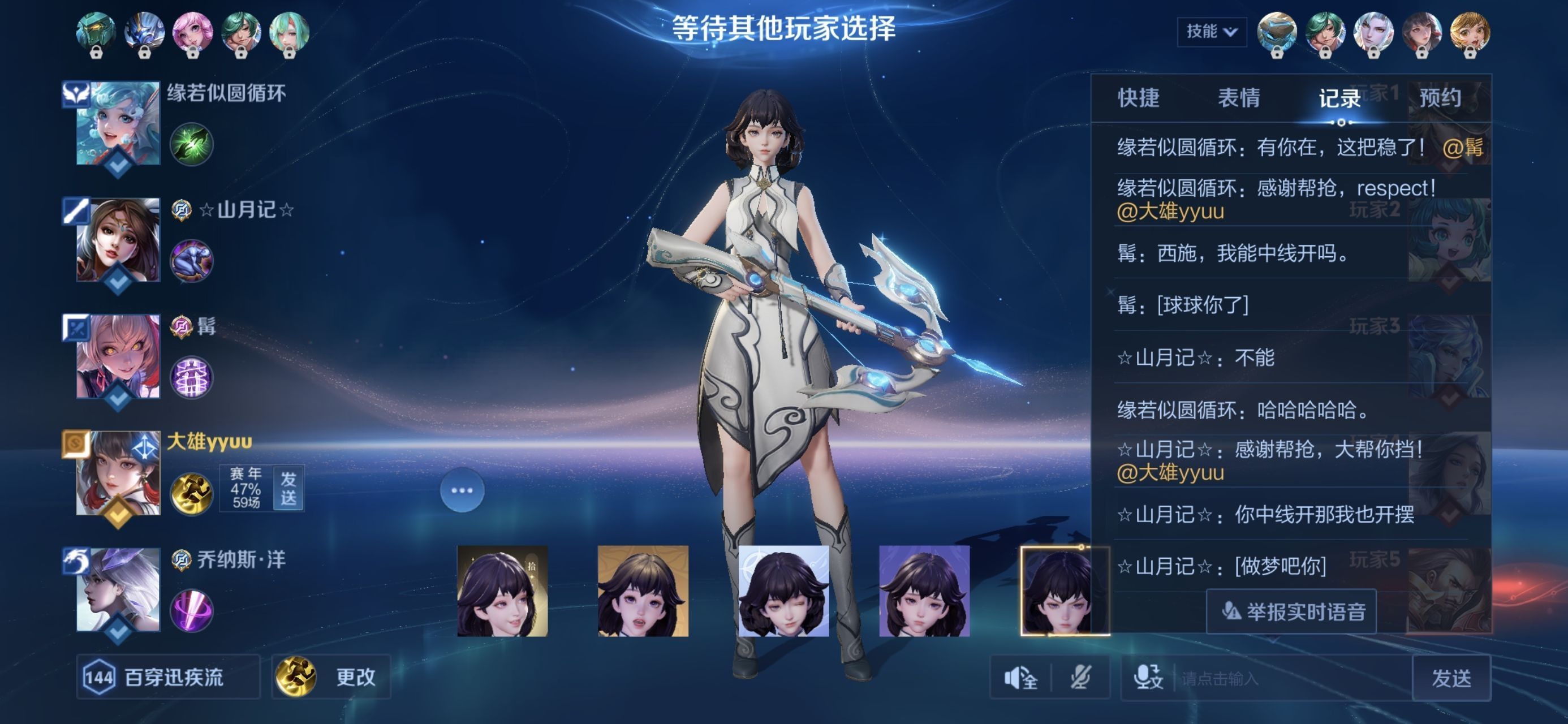Open the 表情 emotes tab
1568x724 pixels.
[x=1239, y=98]
